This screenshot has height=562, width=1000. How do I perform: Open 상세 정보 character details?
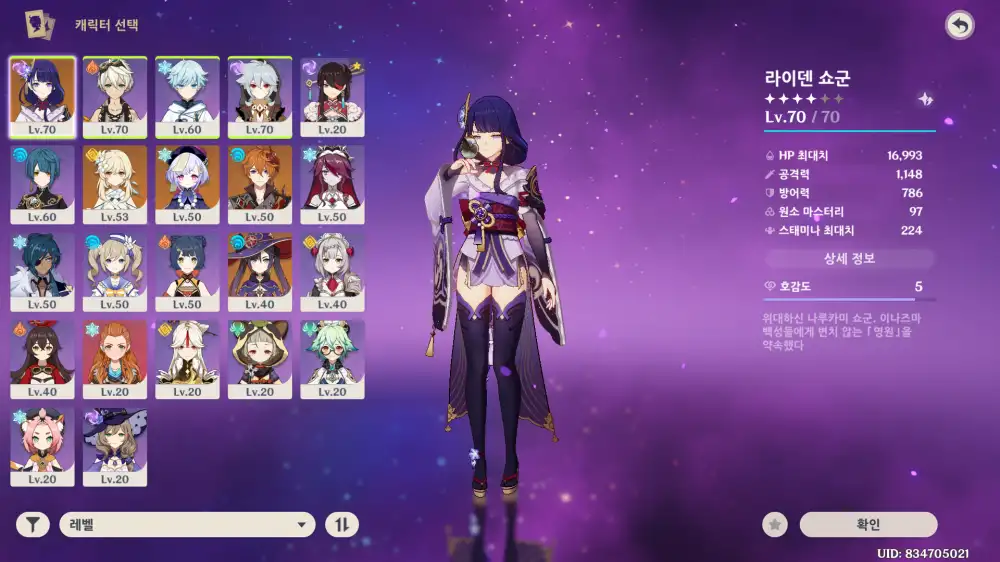(x=849, y=259)
